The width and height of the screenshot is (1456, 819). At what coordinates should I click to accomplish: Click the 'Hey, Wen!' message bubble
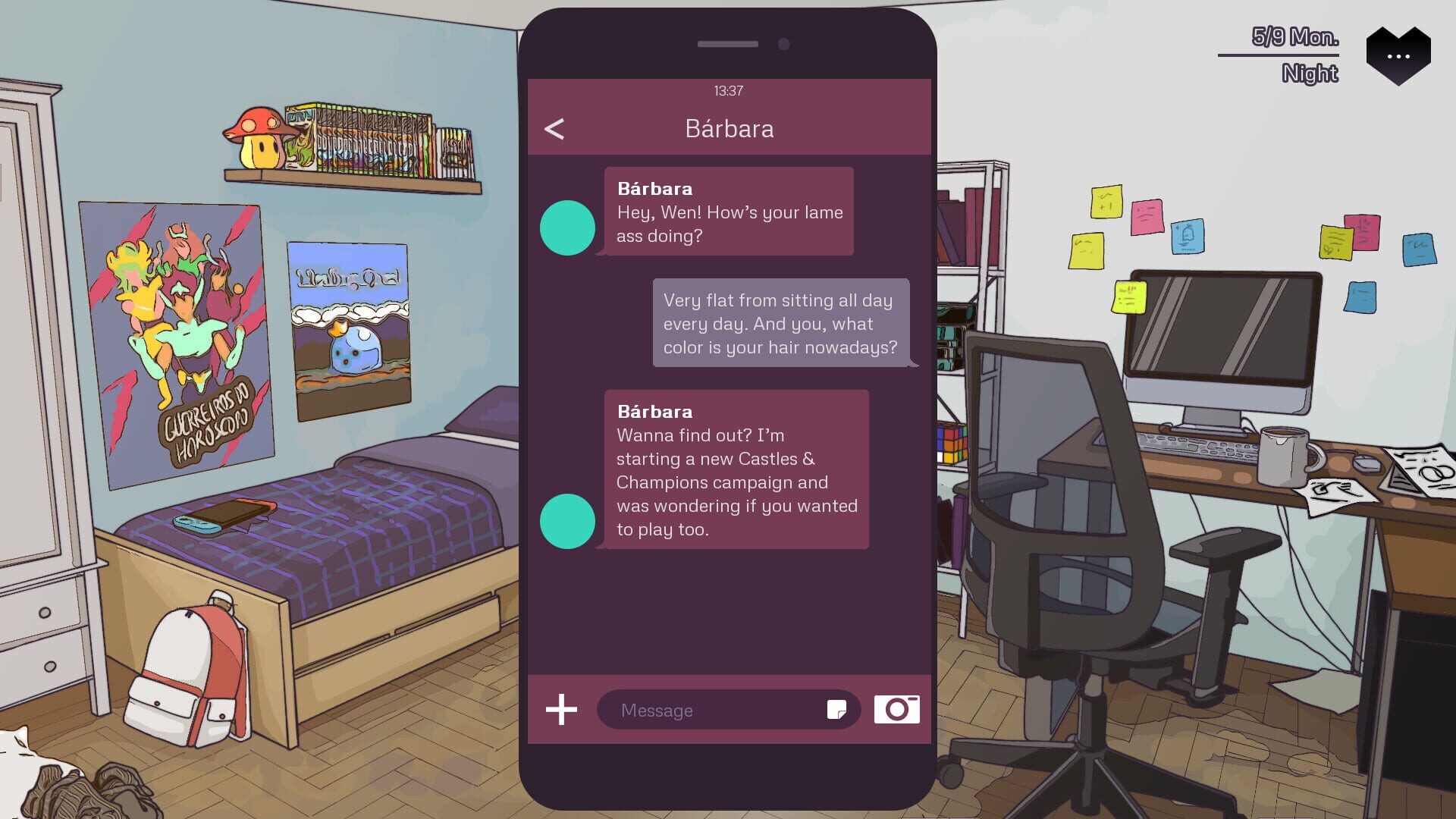pos(728,212)
